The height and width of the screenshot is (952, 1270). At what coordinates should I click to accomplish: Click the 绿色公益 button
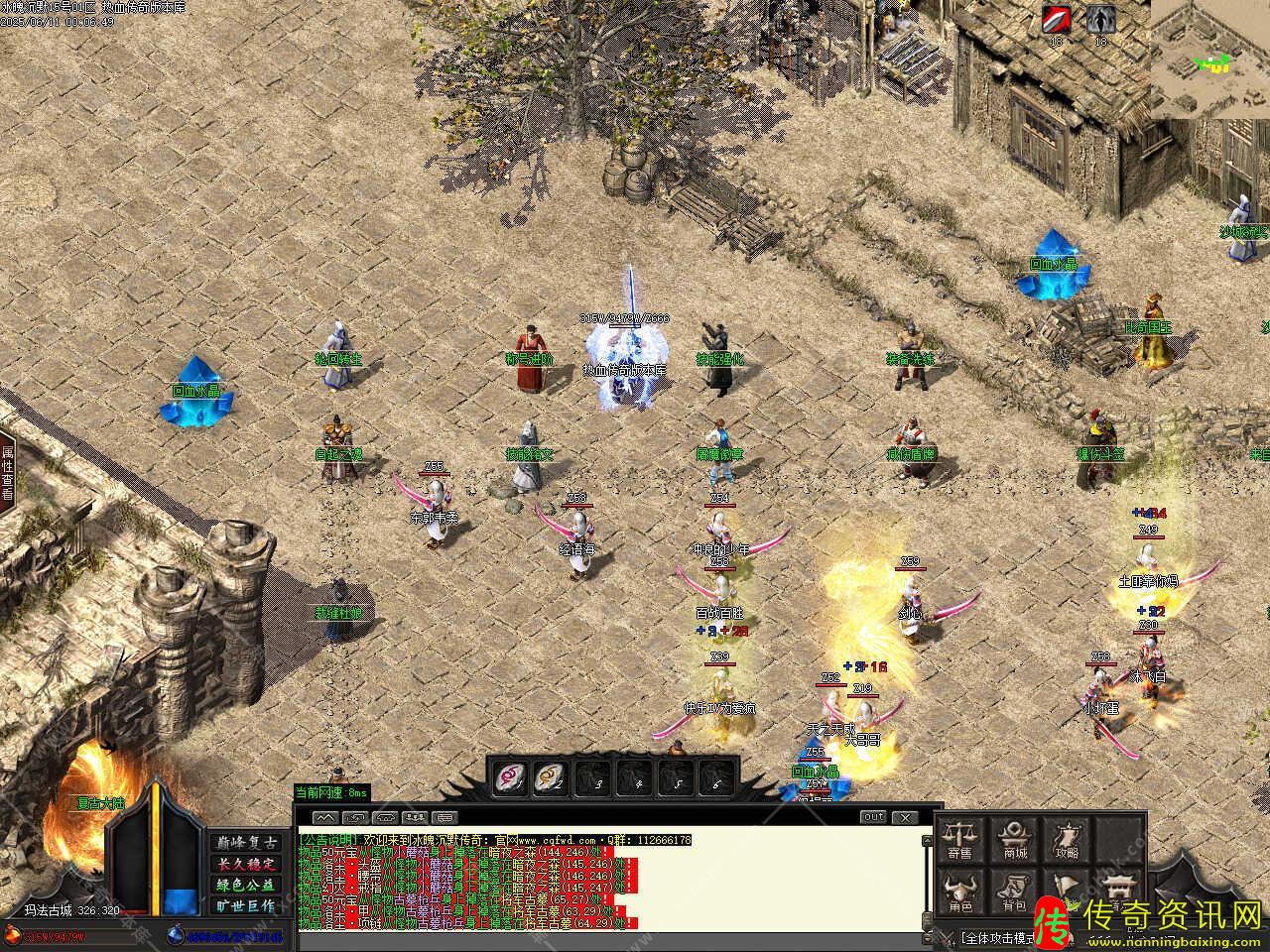246,885
